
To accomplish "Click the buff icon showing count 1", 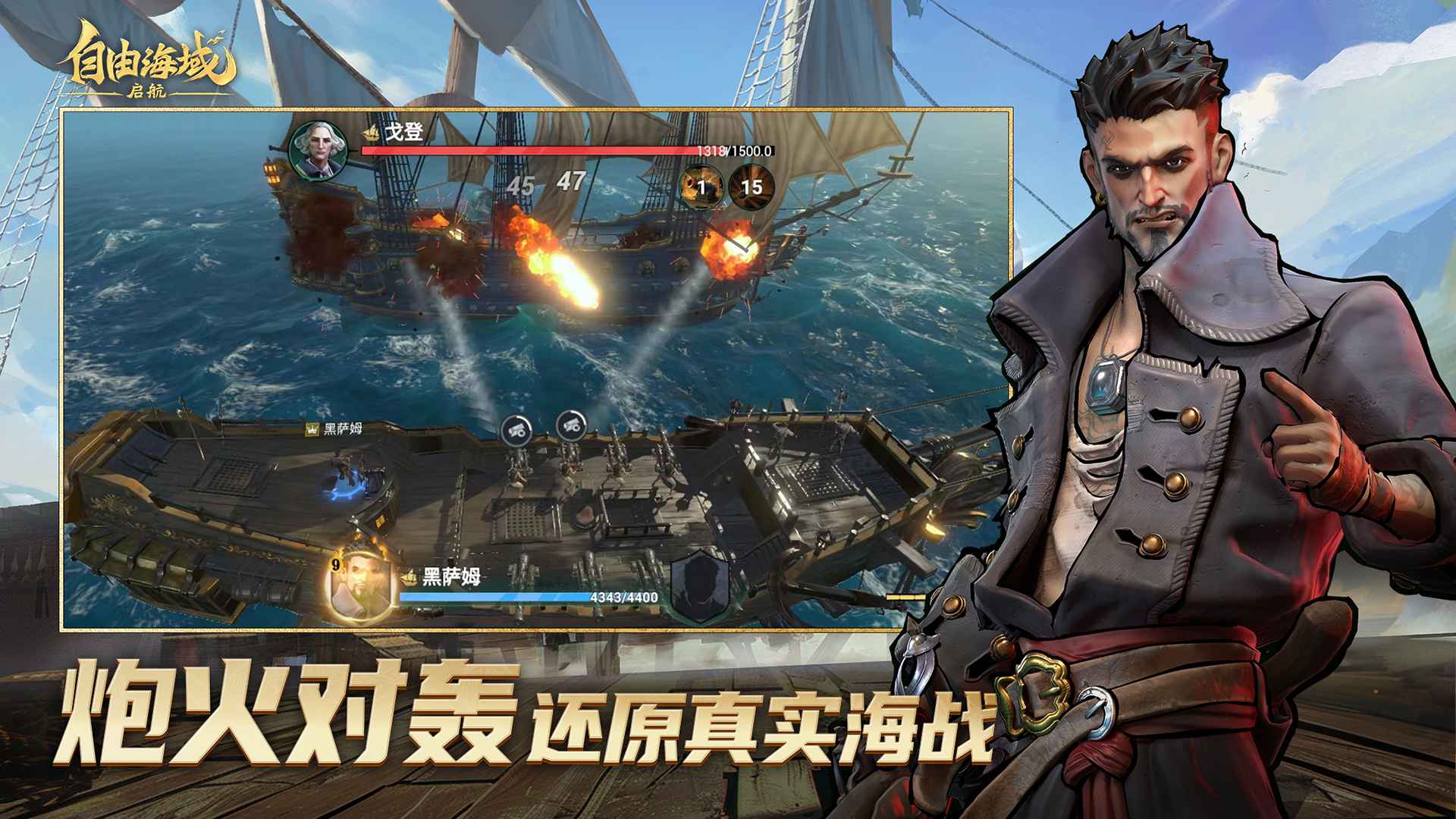I will [x=701, y=186].
